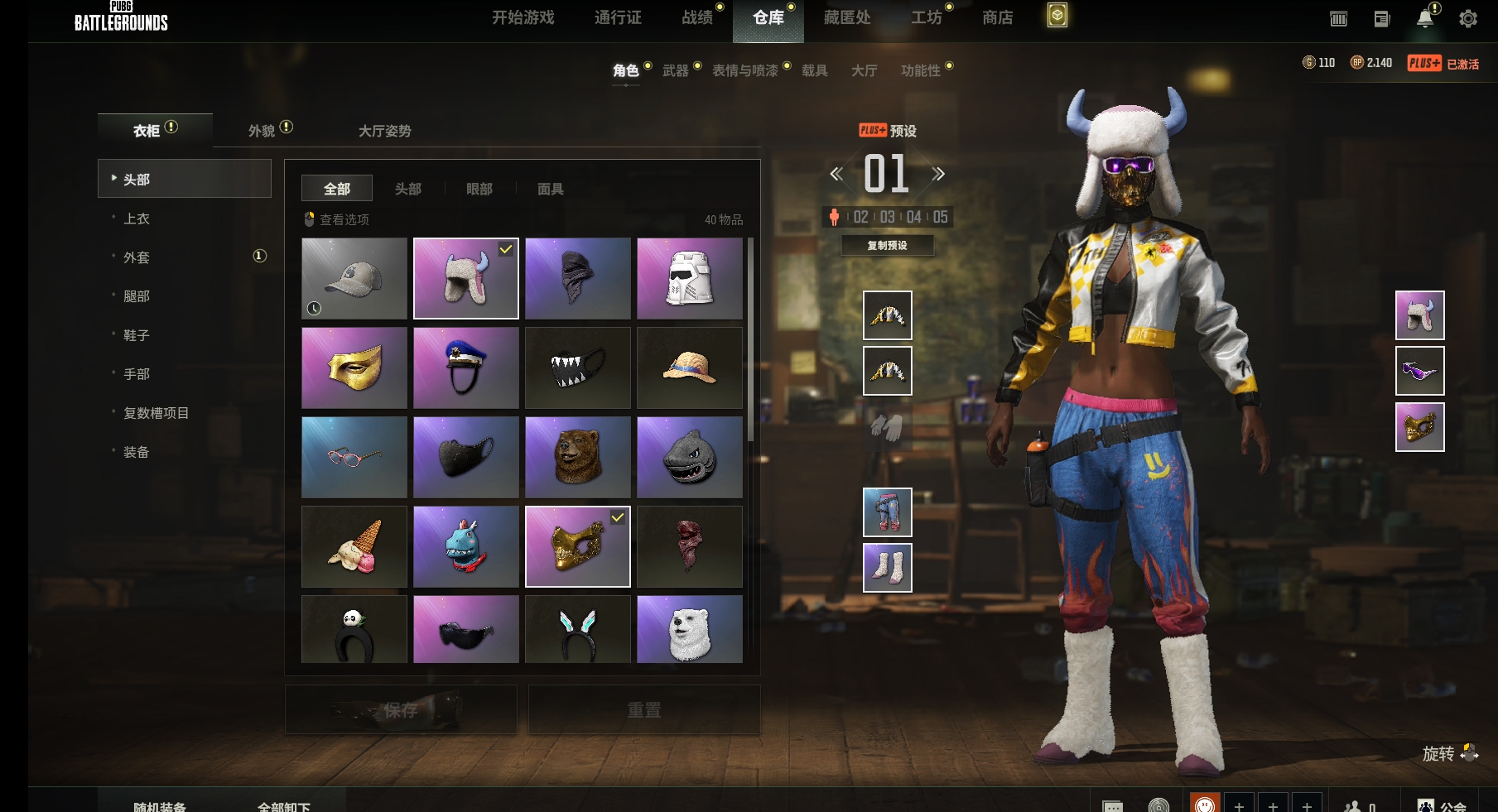
Task: Click the 复制预设 copy preset button
Action: click(887, 246)
